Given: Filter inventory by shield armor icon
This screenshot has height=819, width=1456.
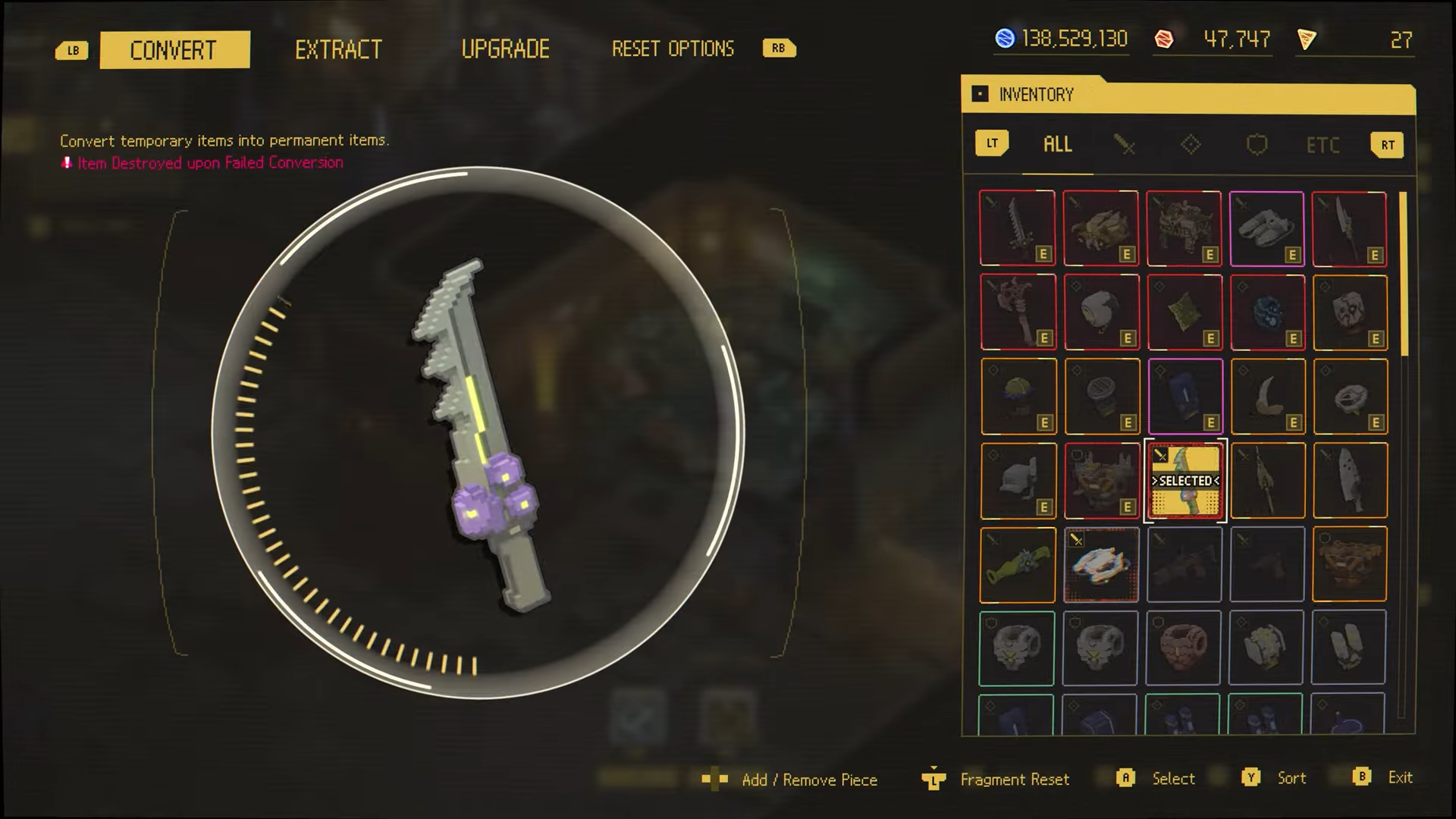Looking at the screenshot, I should (x=1257, y=145).
